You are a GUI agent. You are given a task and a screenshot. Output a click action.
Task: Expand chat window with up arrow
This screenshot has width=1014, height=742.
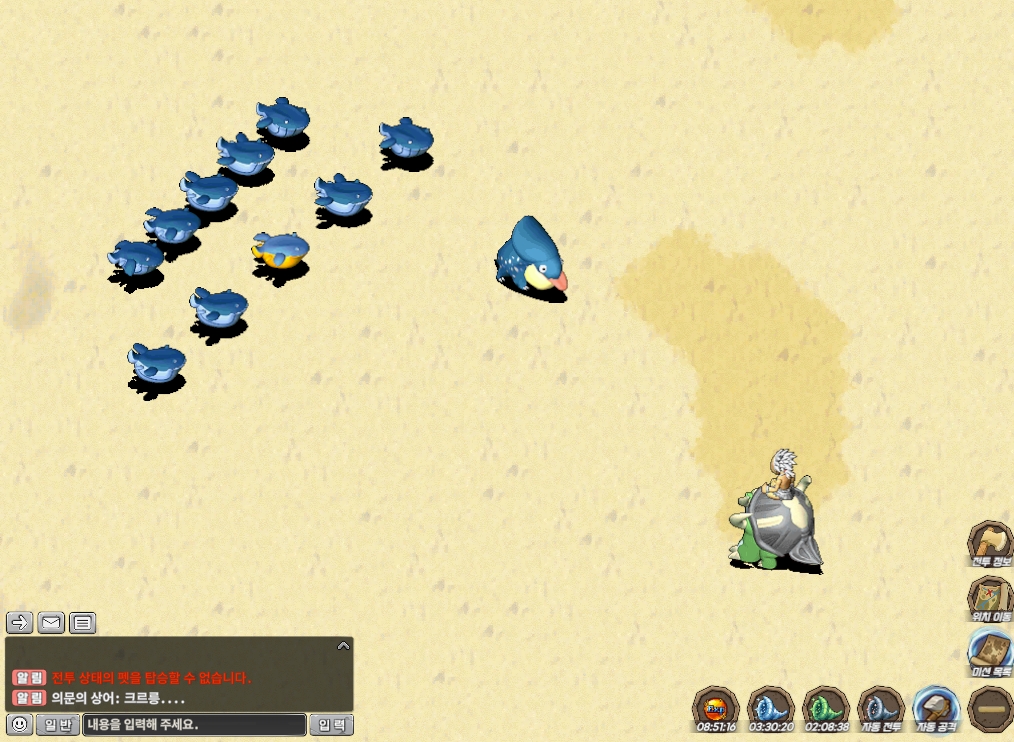(343, 646)
